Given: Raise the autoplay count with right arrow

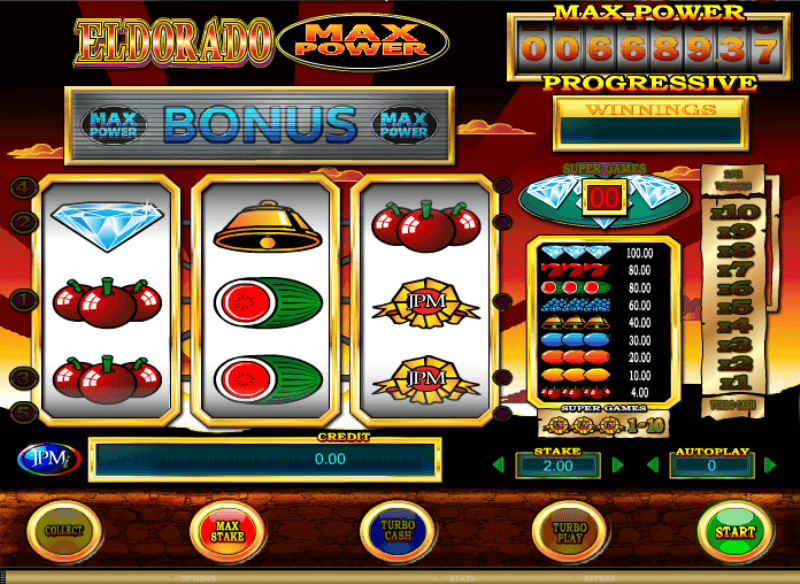Looking at the screenshot, I should point(770,465).
